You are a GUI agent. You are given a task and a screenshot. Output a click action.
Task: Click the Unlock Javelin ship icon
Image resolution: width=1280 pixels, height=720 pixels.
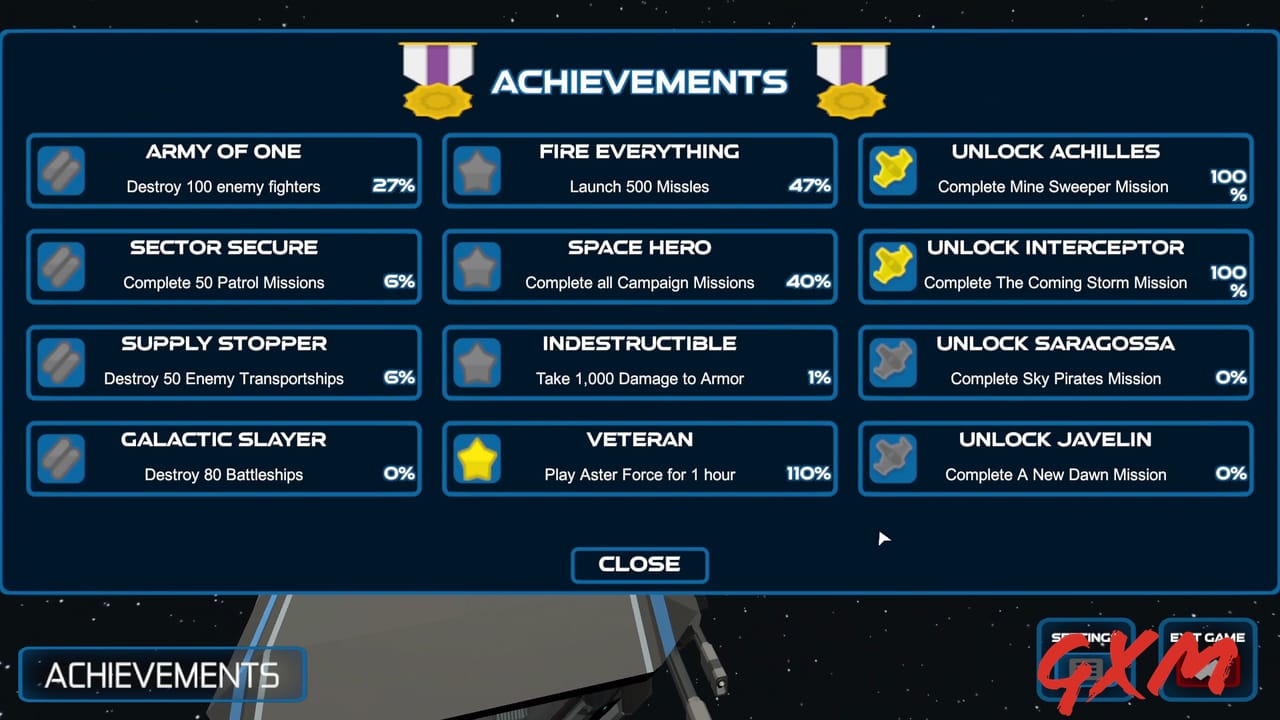[x=892, y=458]
